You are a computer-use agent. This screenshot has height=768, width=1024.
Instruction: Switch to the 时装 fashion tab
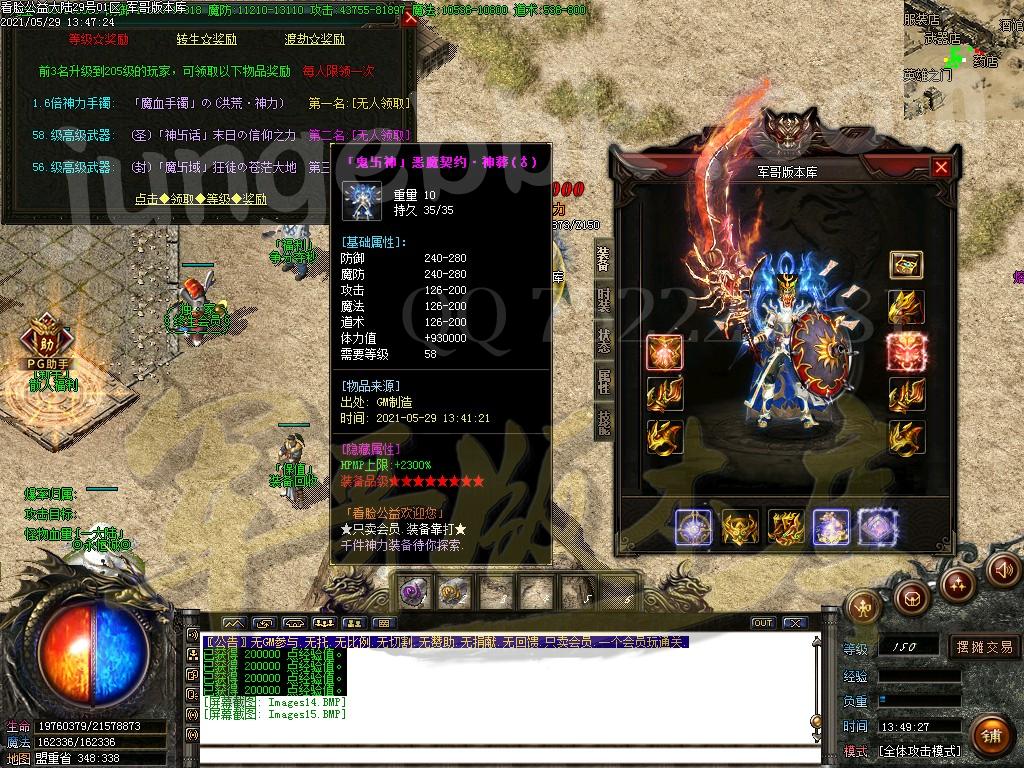pyautogui.click(x=603, y=300)
